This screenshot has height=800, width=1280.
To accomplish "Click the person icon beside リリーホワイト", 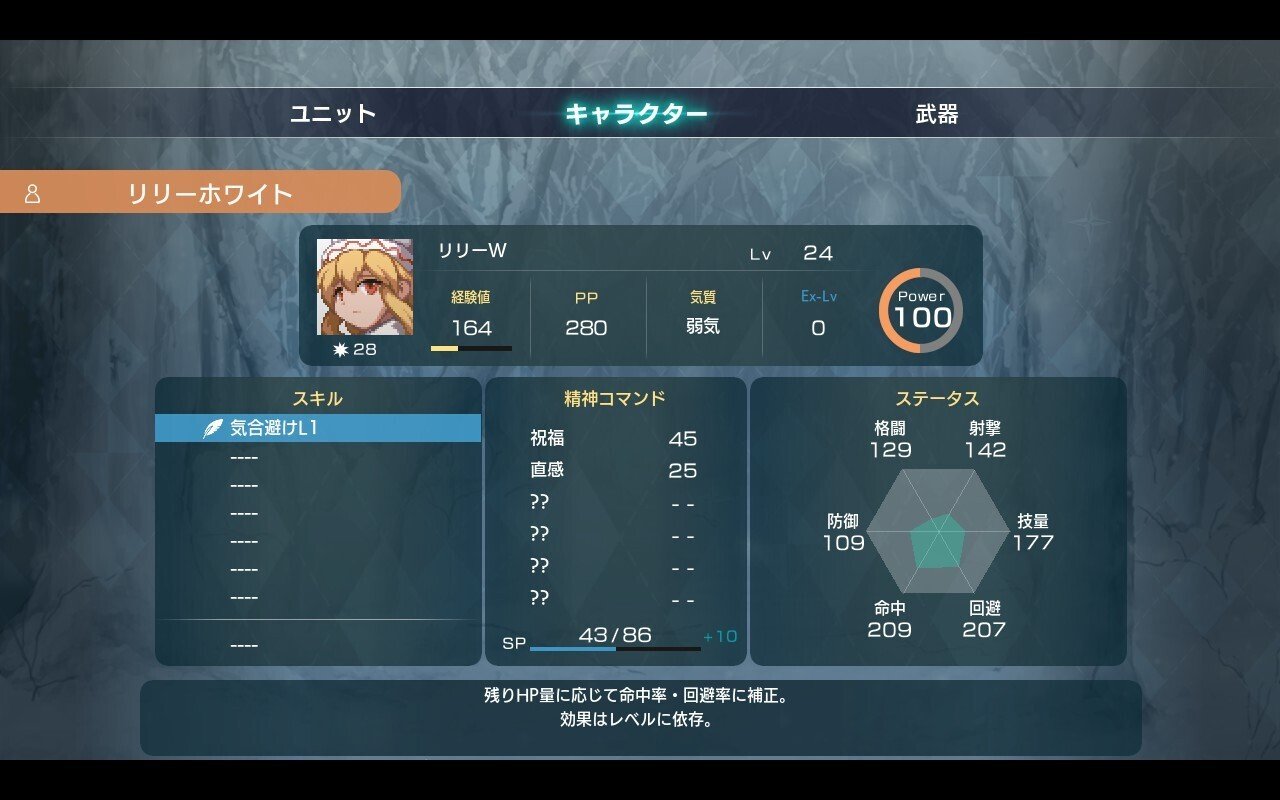I will (34, 192).
